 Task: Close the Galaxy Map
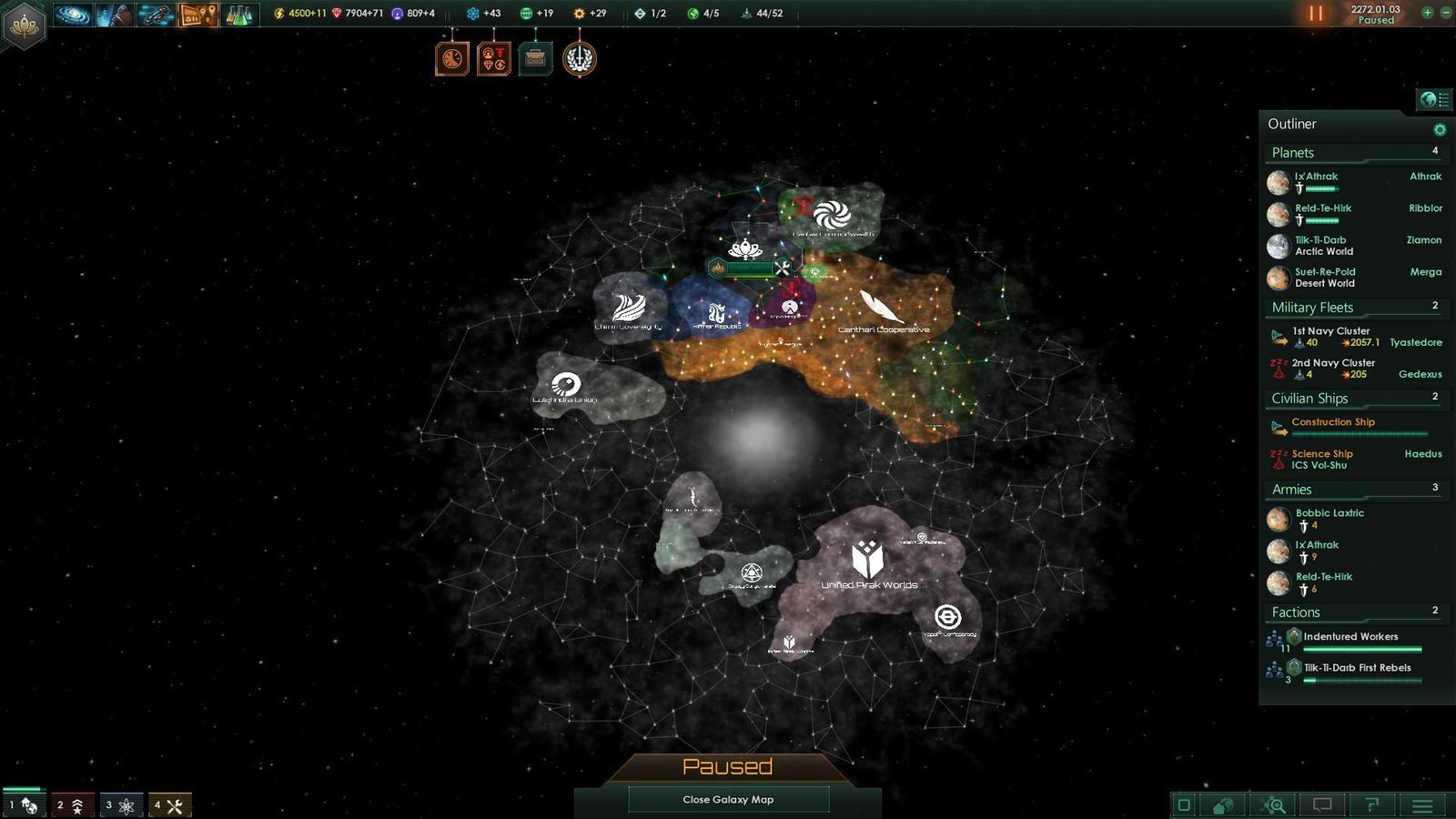pyautogui.click(x=728, y=799)
